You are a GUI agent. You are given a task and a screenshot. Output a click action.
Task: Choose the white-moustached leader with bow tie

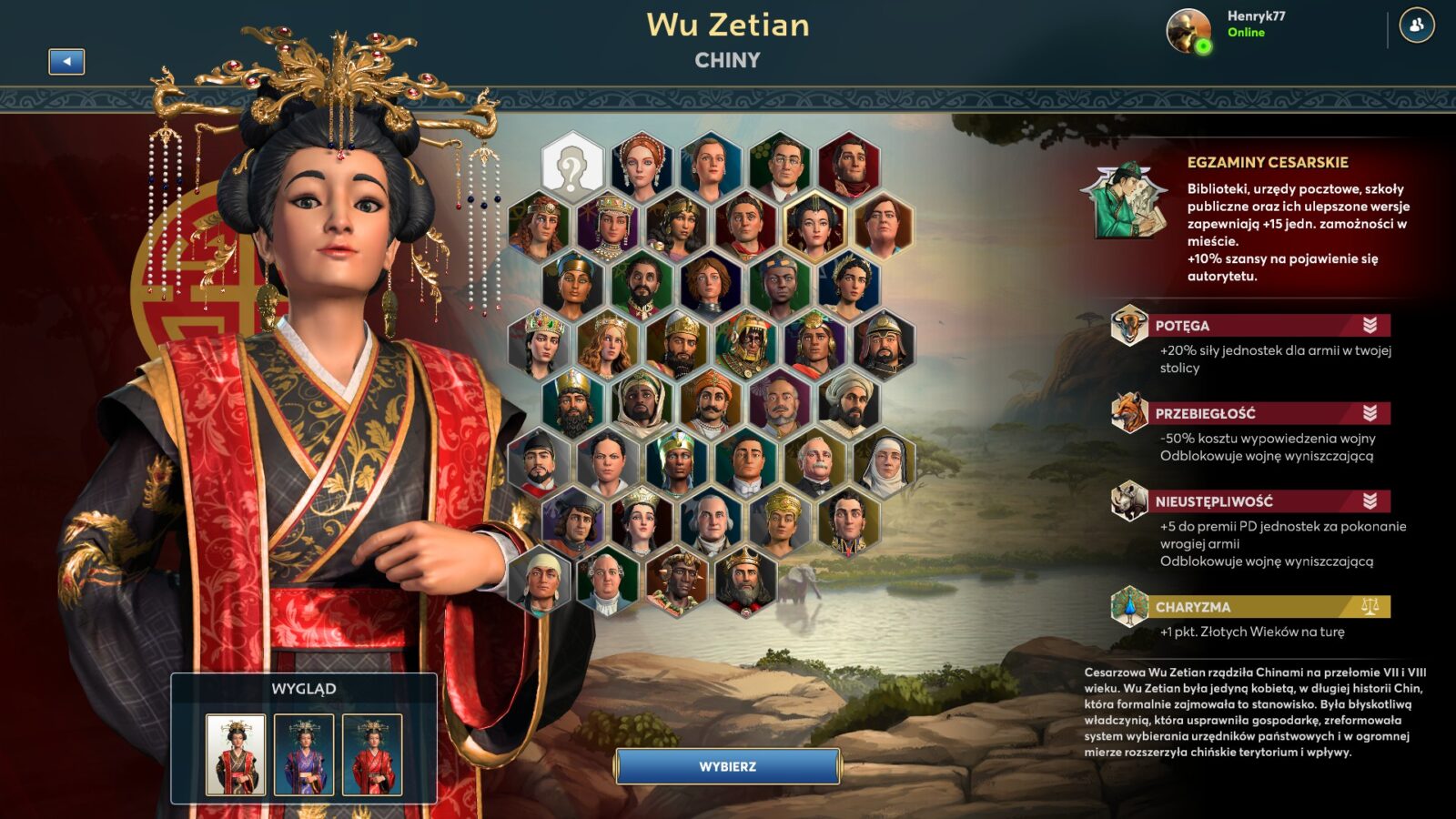coord(814,463)
